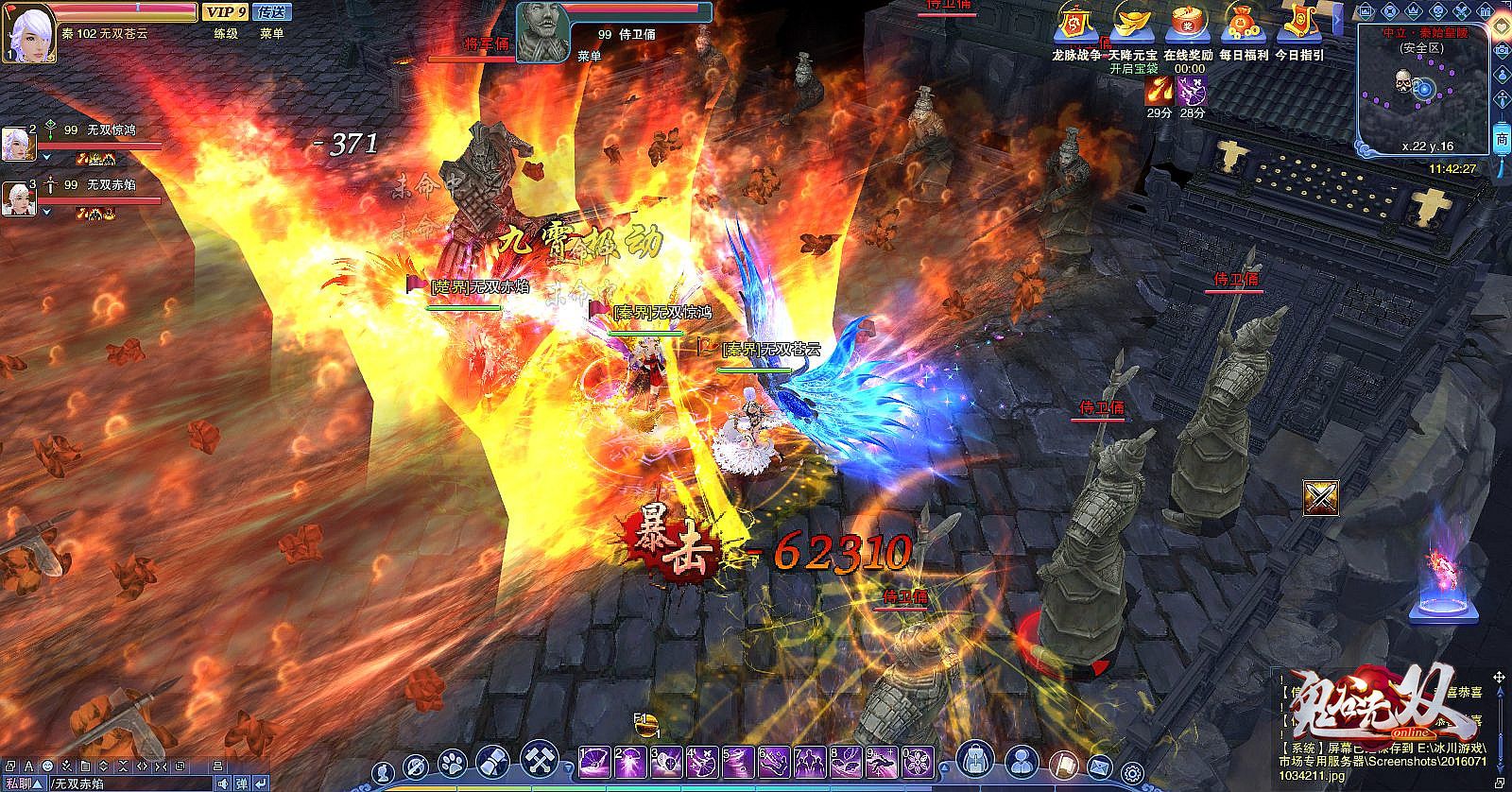Activate the fan skill in slot 1
1512x792 pixels.
[x=596, y=761]
